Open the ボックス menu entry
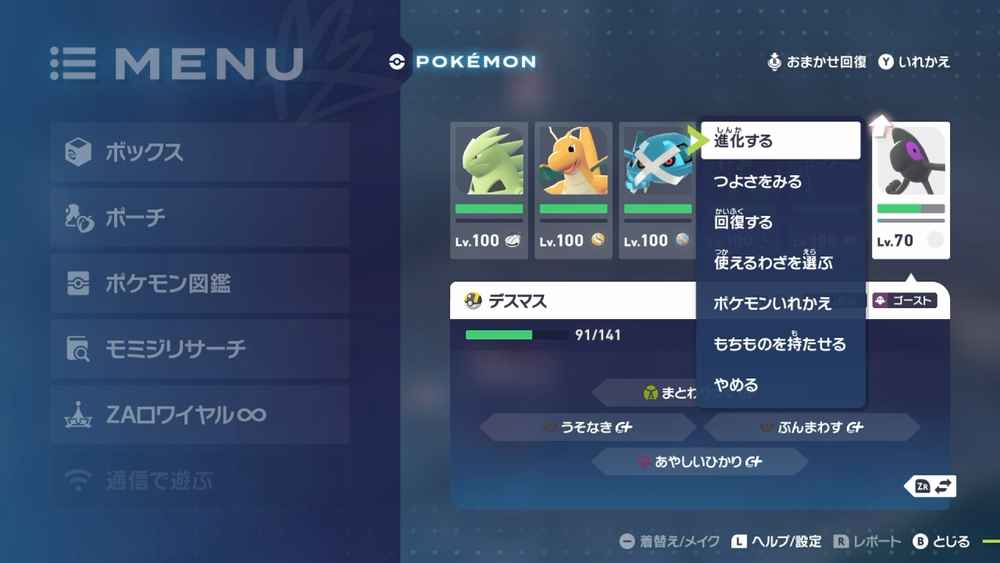 coord(200,152)
